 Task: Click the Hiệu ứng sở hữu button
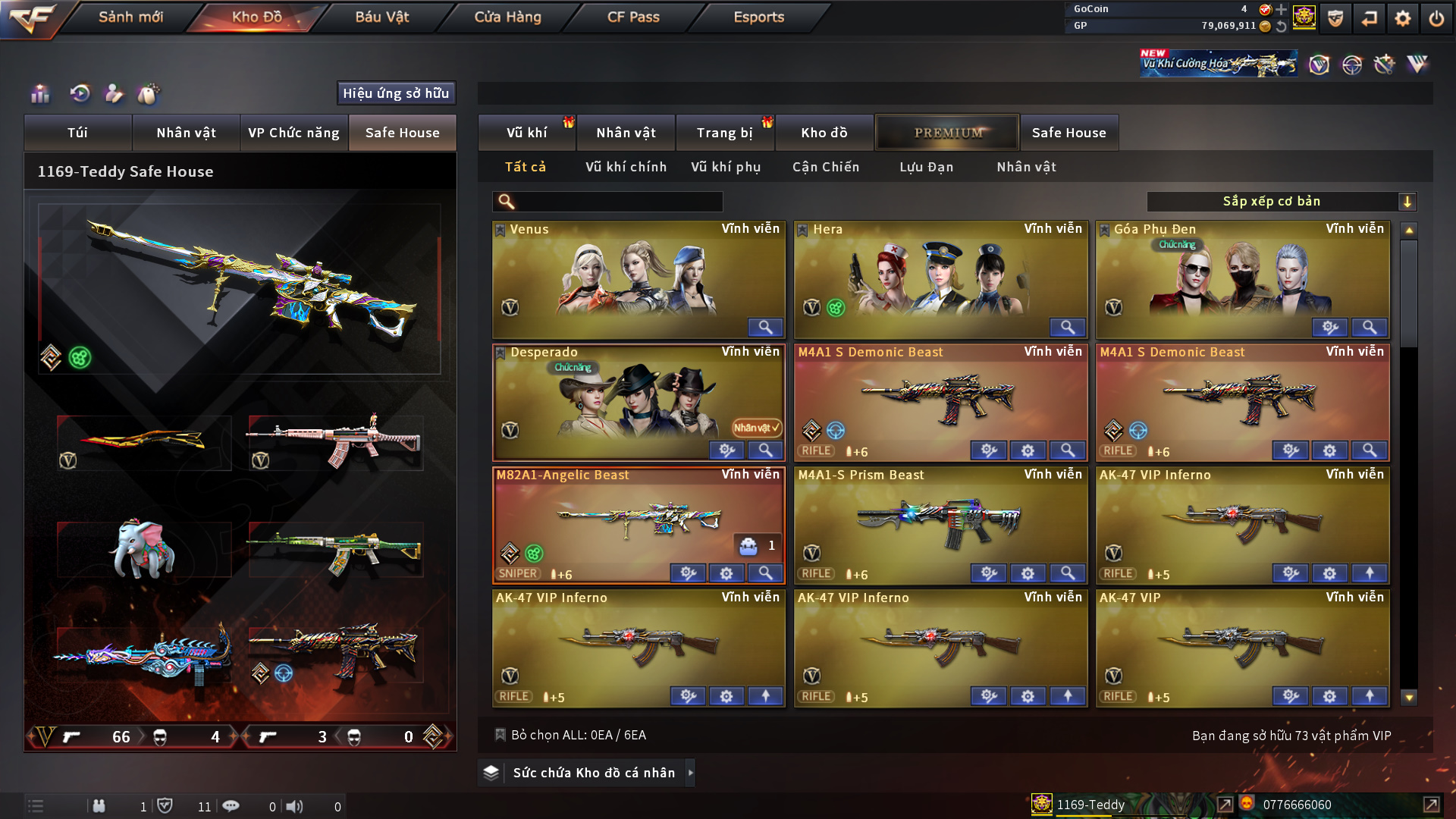pyautogui.click(x=396, y=93)
